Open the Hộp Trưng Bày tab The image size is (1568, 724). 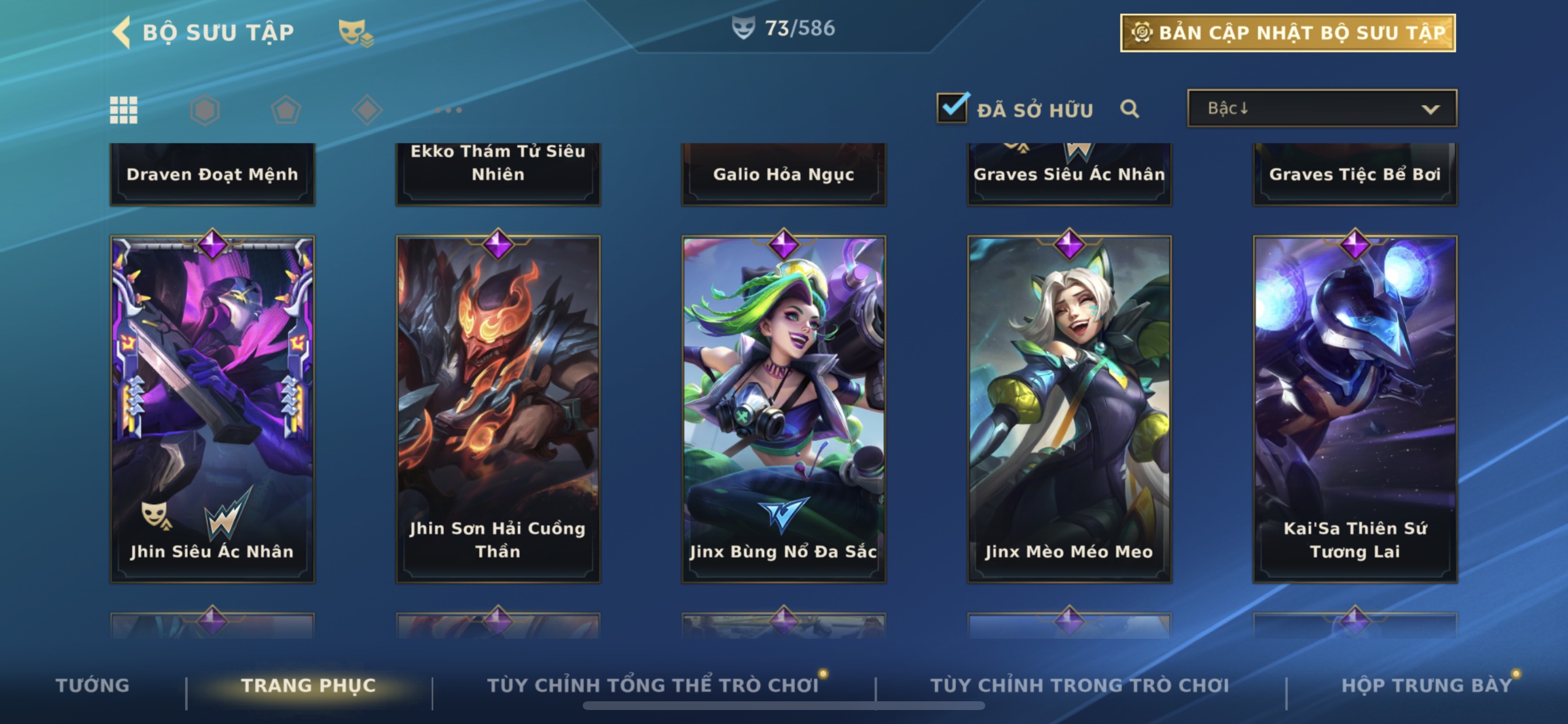(1426, 685)
